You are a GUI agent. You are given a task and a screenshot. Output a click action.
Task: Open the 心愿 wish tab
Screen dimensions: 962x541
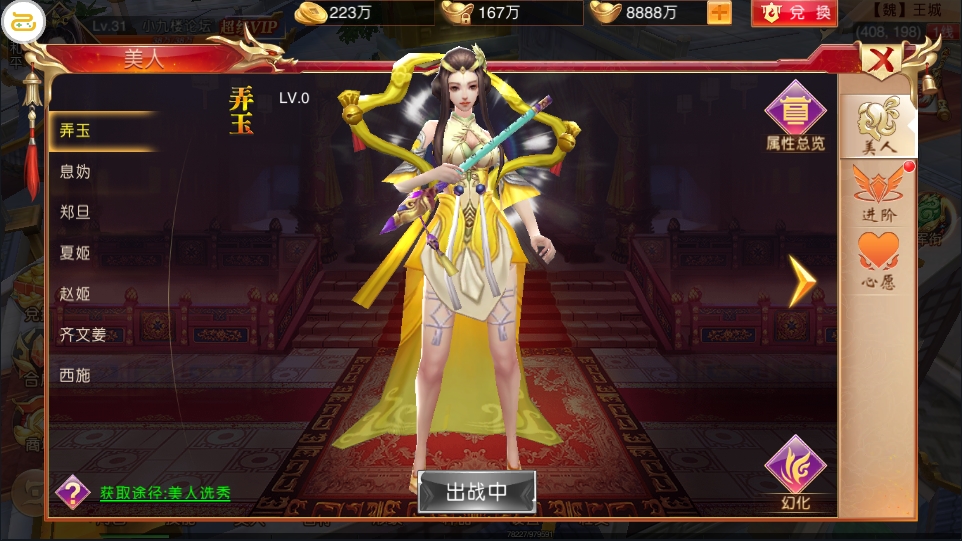[x=878, y=262]
